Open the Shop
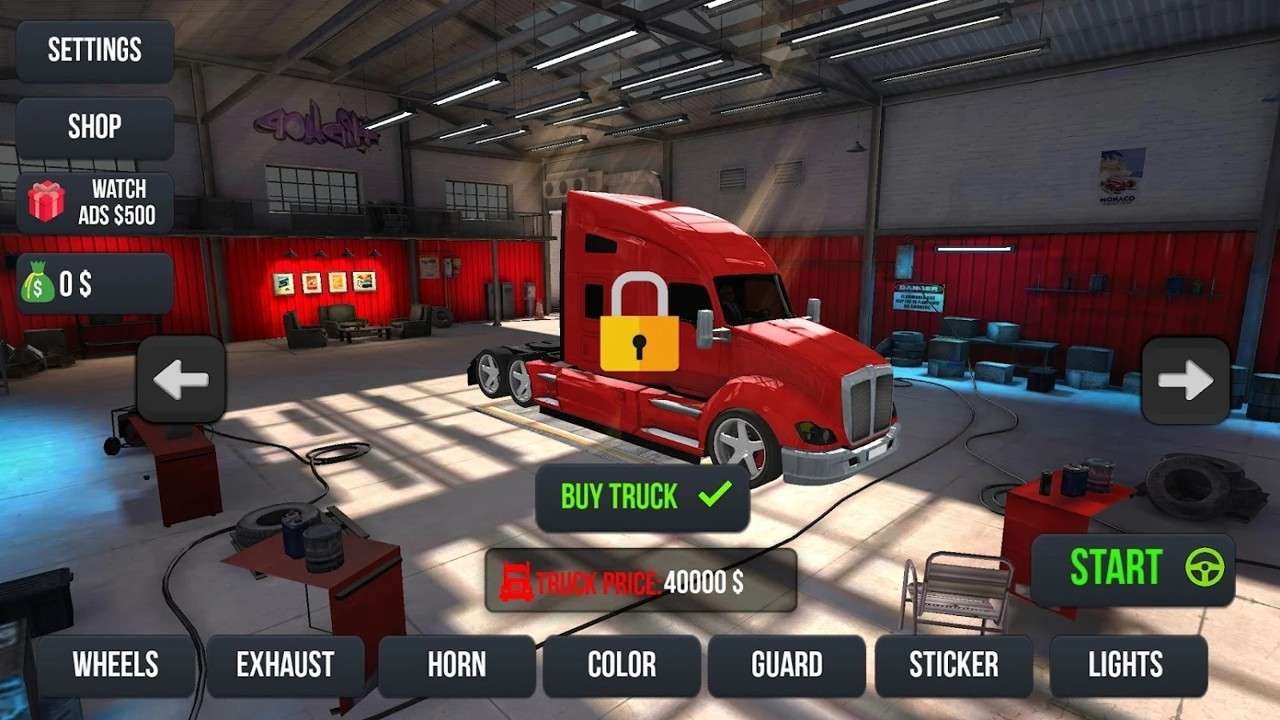Image resolution: width=1280 pixels, height=720 pixels. tap(95, 127)
